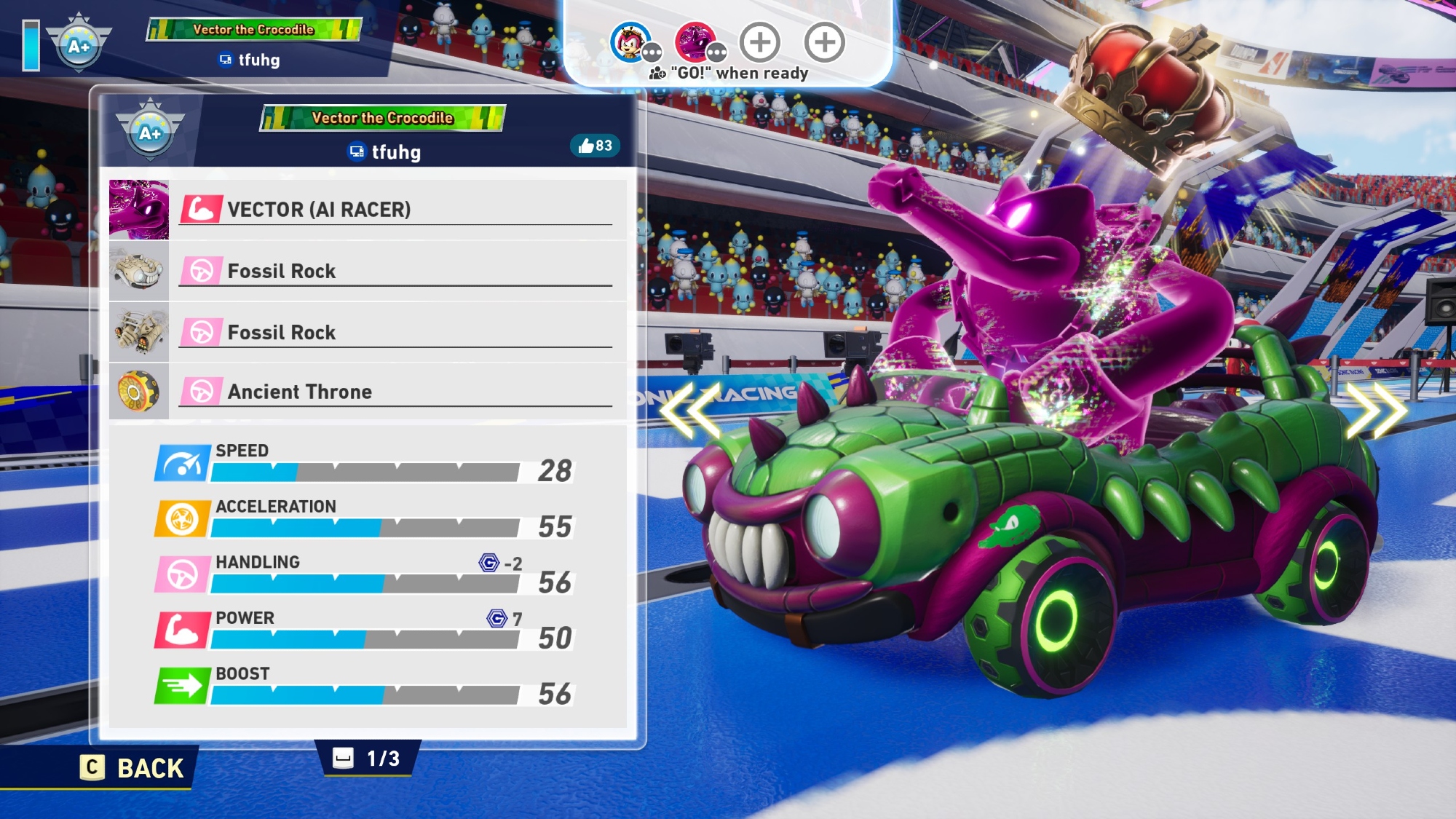Add a player in the fourth lobby slot
1456x819 pixels.
(825, 42)
